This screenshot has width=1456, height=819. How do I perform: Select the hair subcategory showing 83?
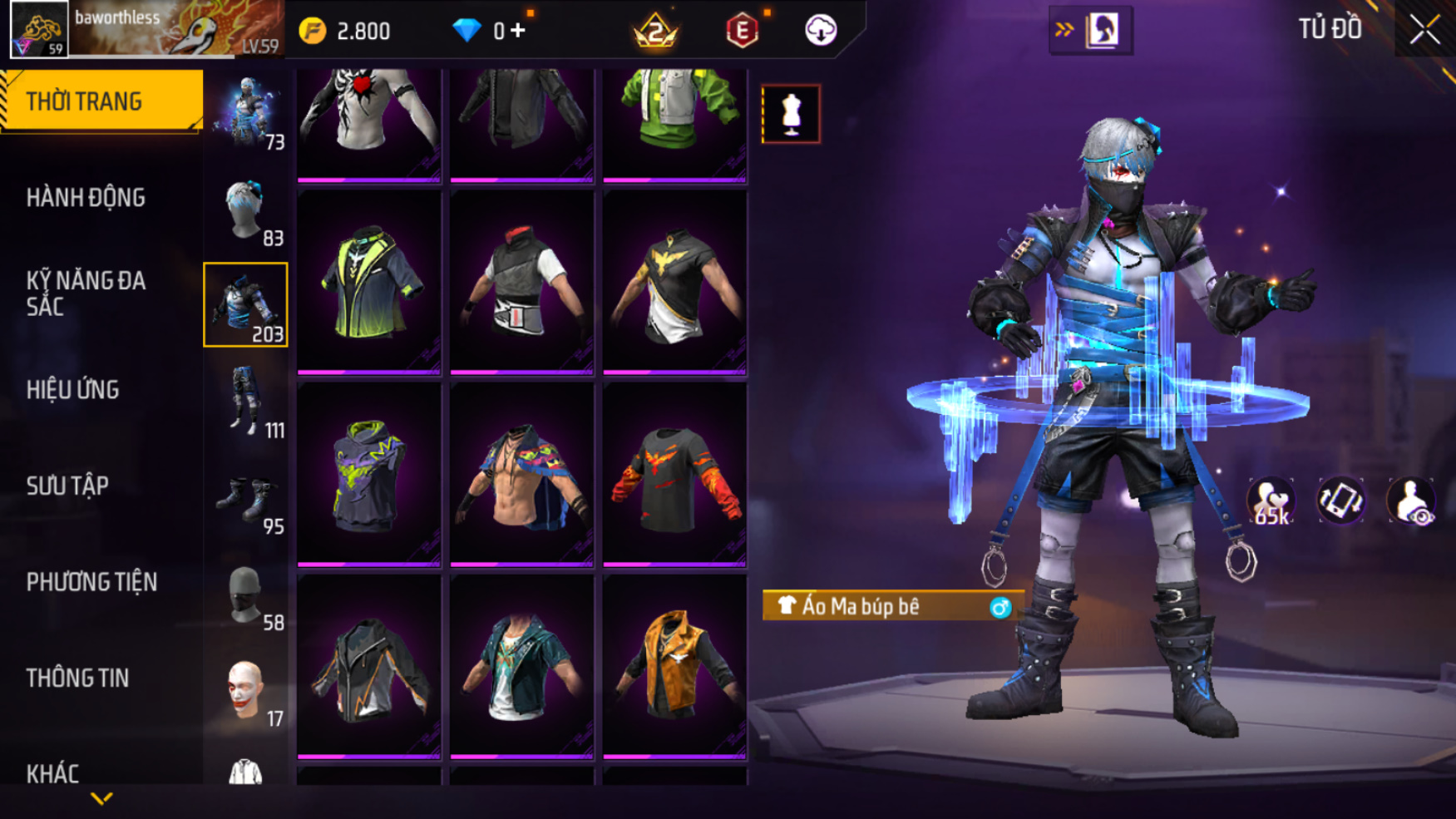click(246, 210)
